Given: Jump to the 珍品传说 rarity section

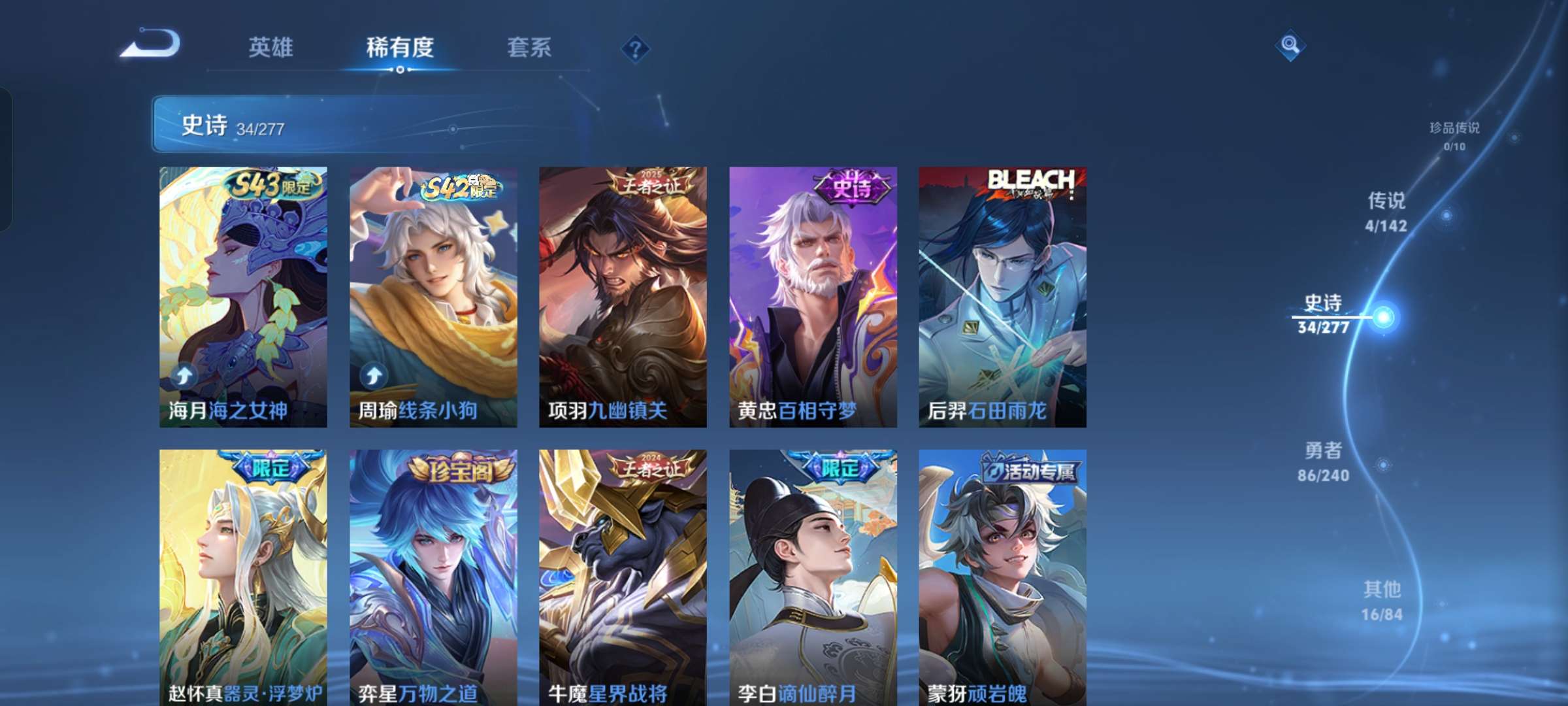Looking at the screenshot, I should pos(1454,135).
